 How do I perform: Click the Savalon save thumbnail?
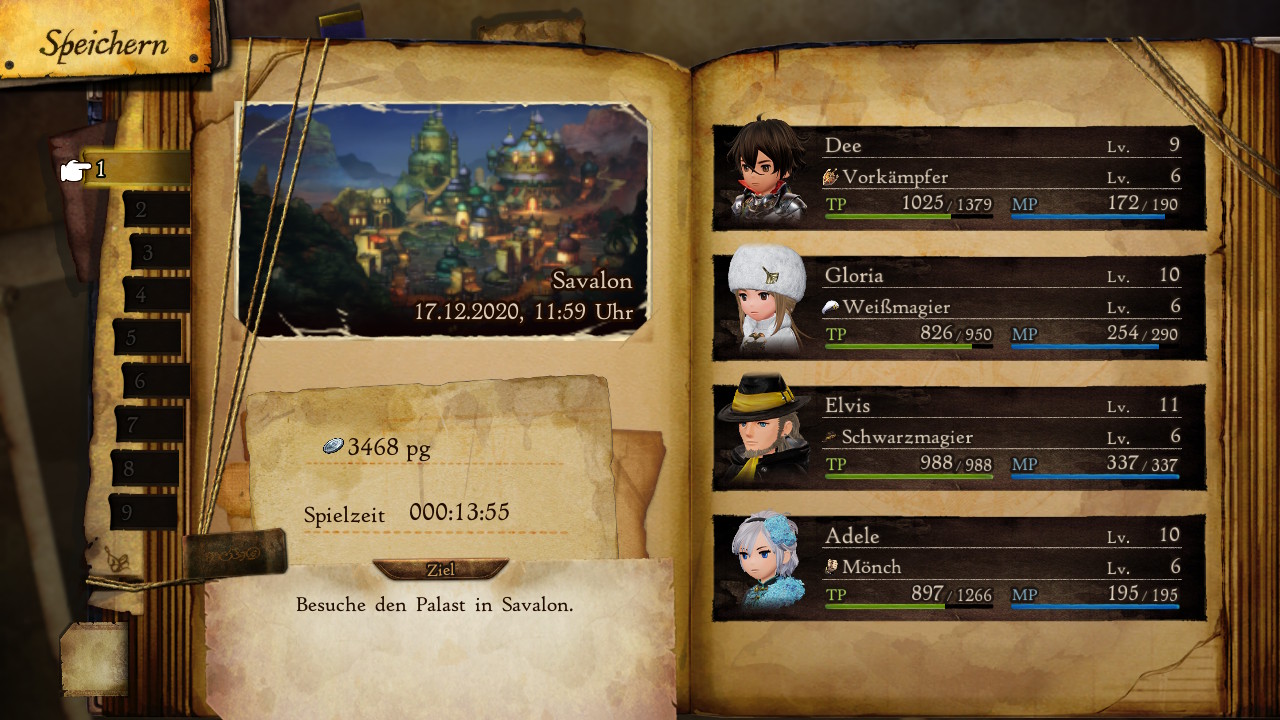(442, 220)
